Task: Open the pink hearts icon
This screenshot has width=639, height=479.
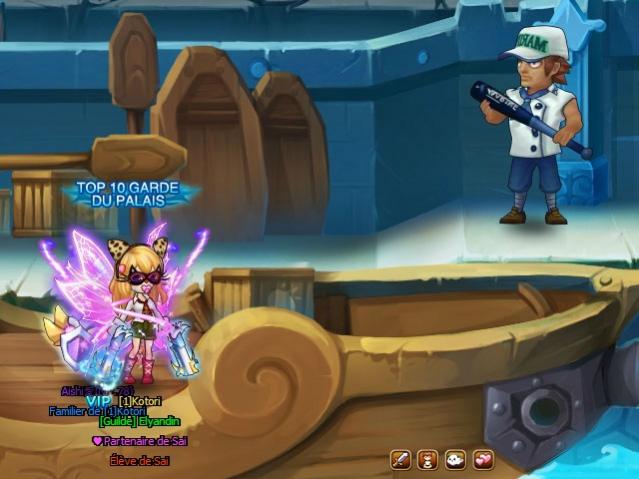Action: 484,460
